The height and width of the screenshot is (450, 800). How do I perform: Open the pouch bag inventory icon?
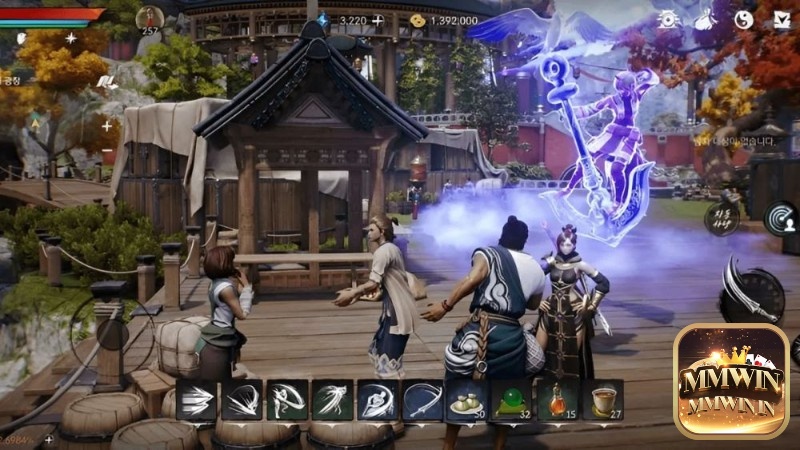point(705,19)
